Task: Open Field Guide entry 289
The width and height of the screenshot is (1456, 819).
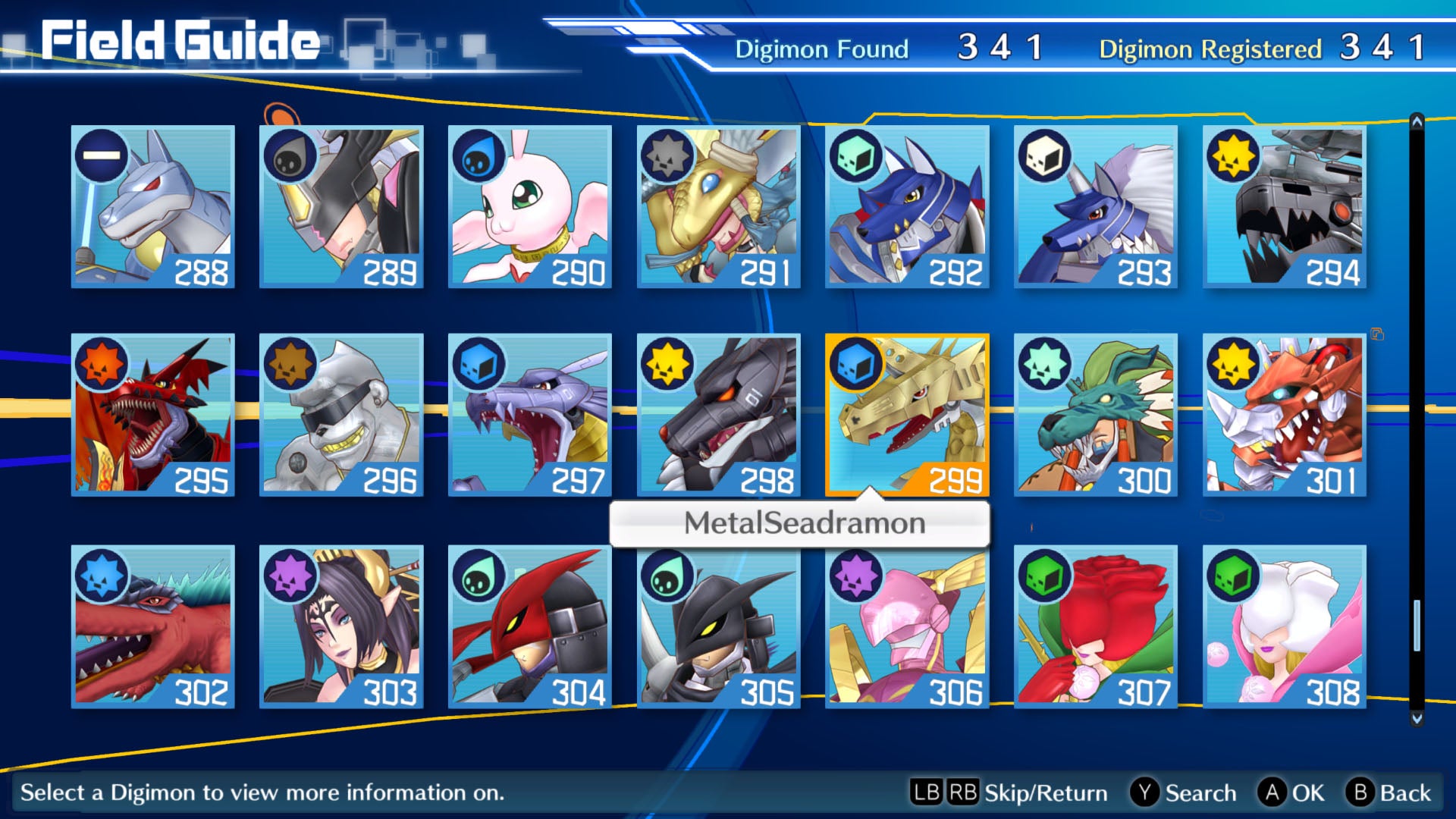Action: coord(341,206)
